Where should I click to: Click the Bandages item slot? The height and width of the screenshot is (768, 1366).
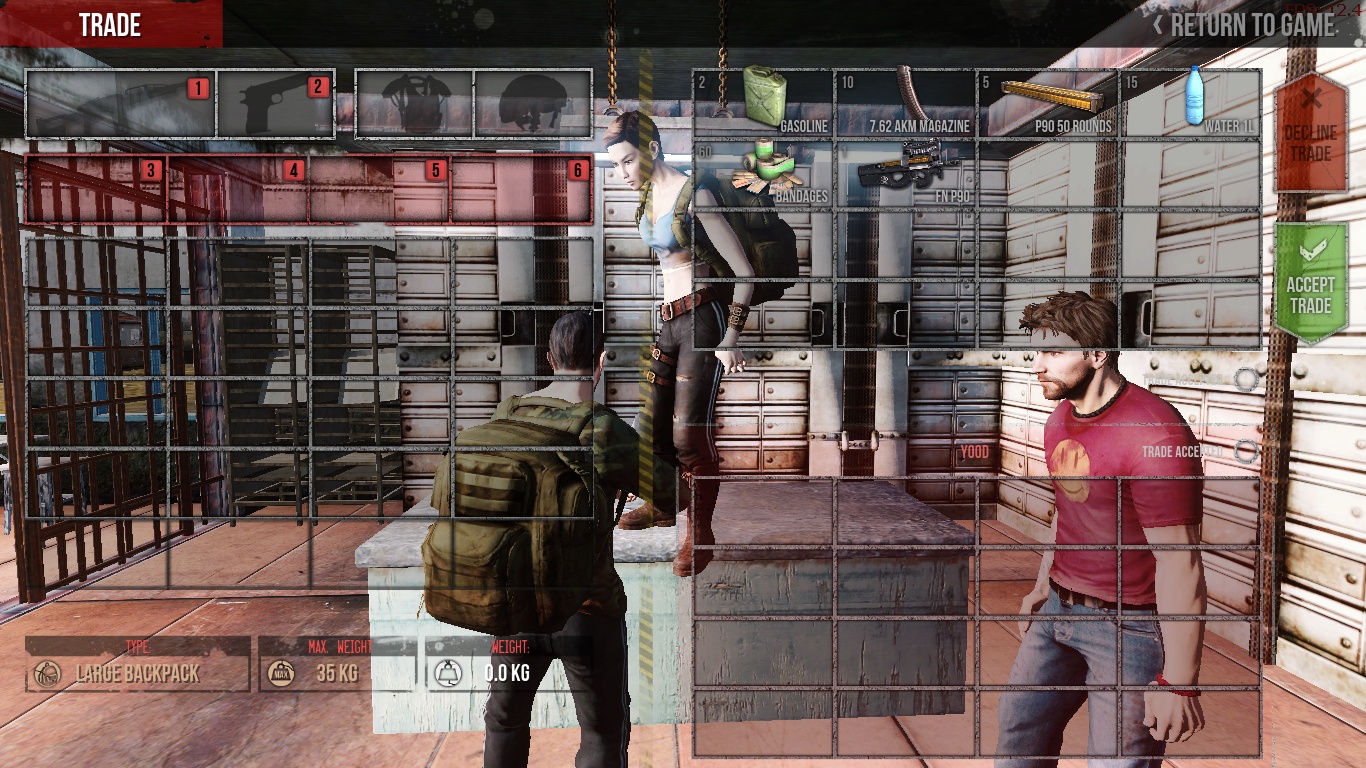point(762,174)
